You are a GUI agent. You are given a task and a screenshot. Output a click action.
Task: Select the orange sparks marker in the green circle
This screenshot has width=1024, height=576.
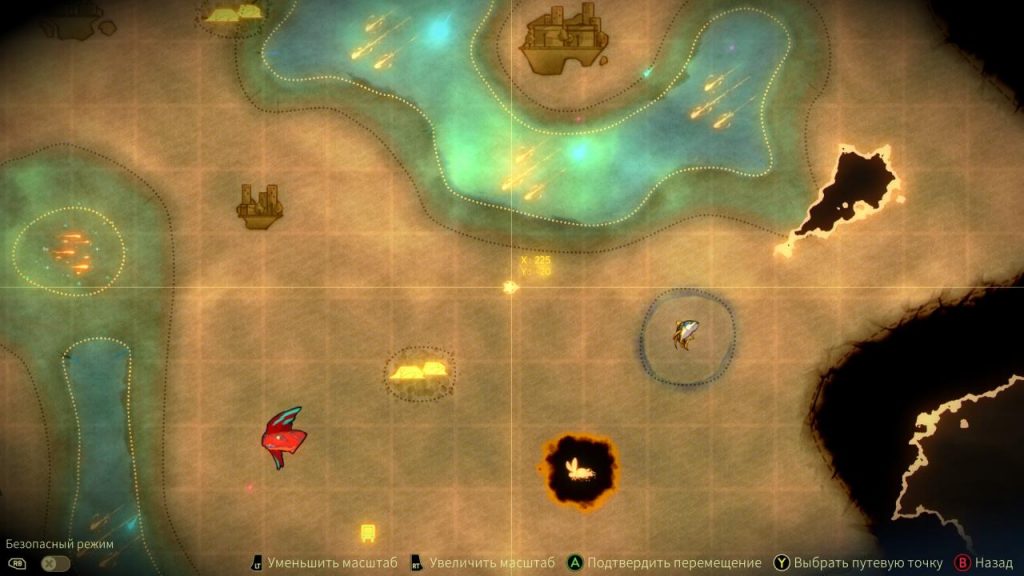tap(70, 248)
